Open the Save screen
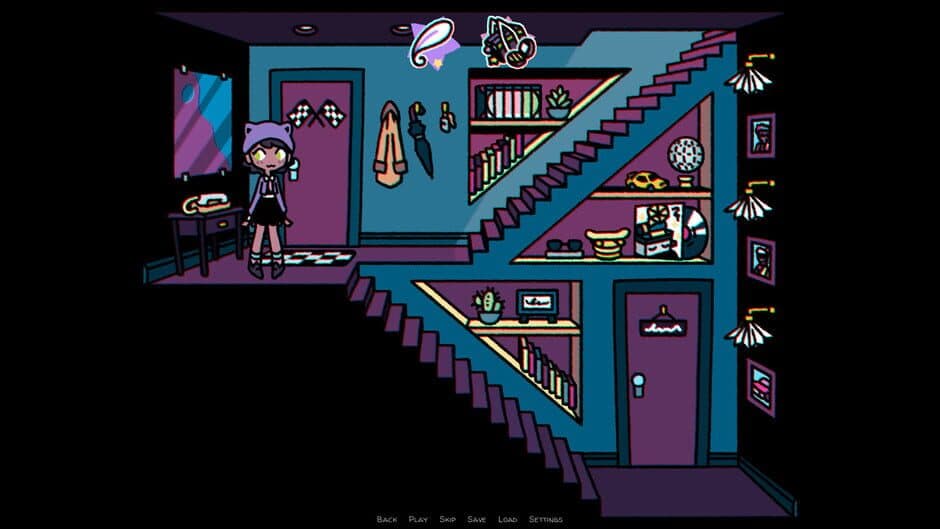Image resolution: width=940 pixels, height=529 pixels. click(477, 519)
